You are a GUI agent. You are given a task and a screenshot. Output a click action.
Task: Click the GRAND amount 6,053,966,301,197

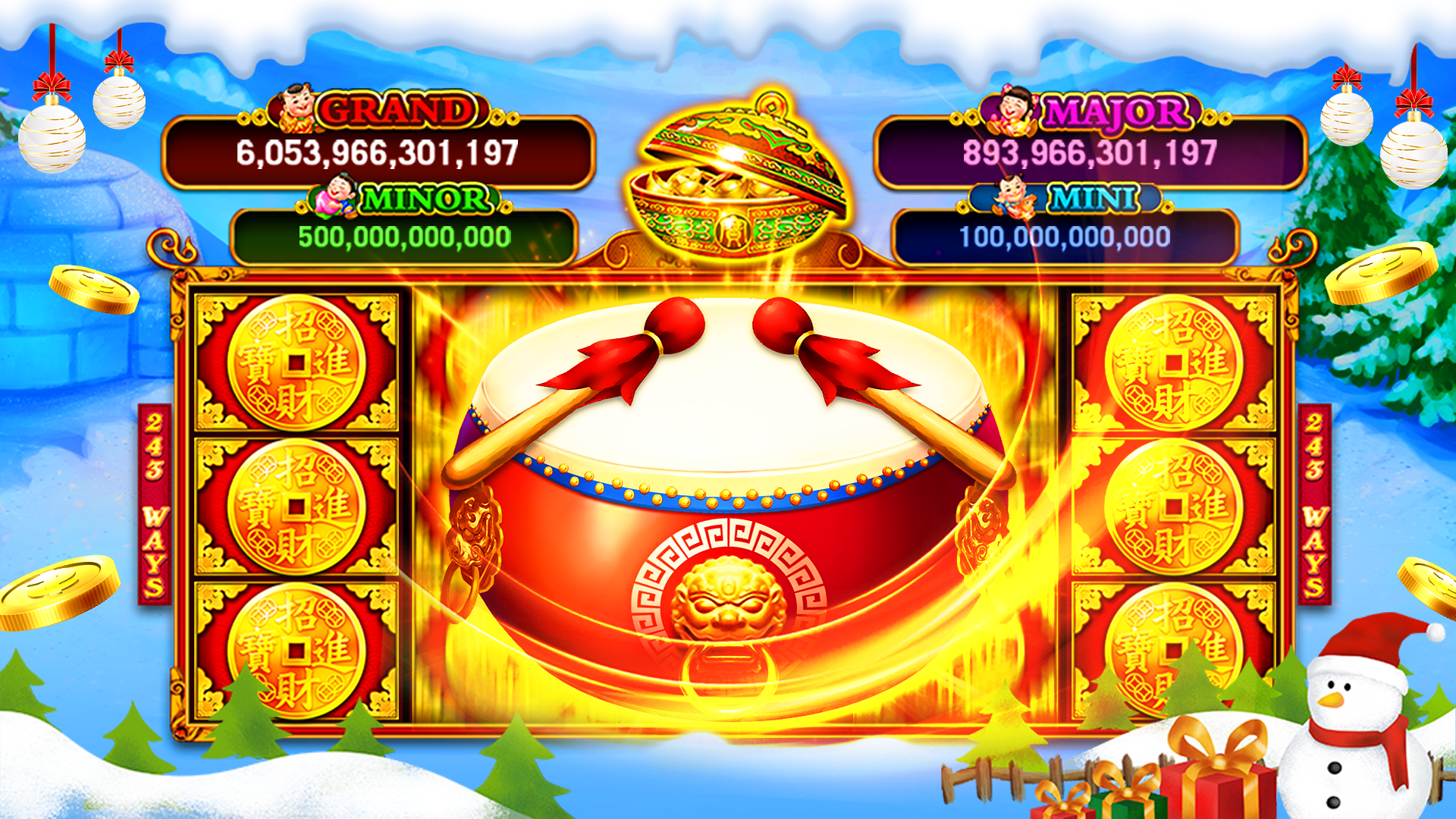coord(379,154)
